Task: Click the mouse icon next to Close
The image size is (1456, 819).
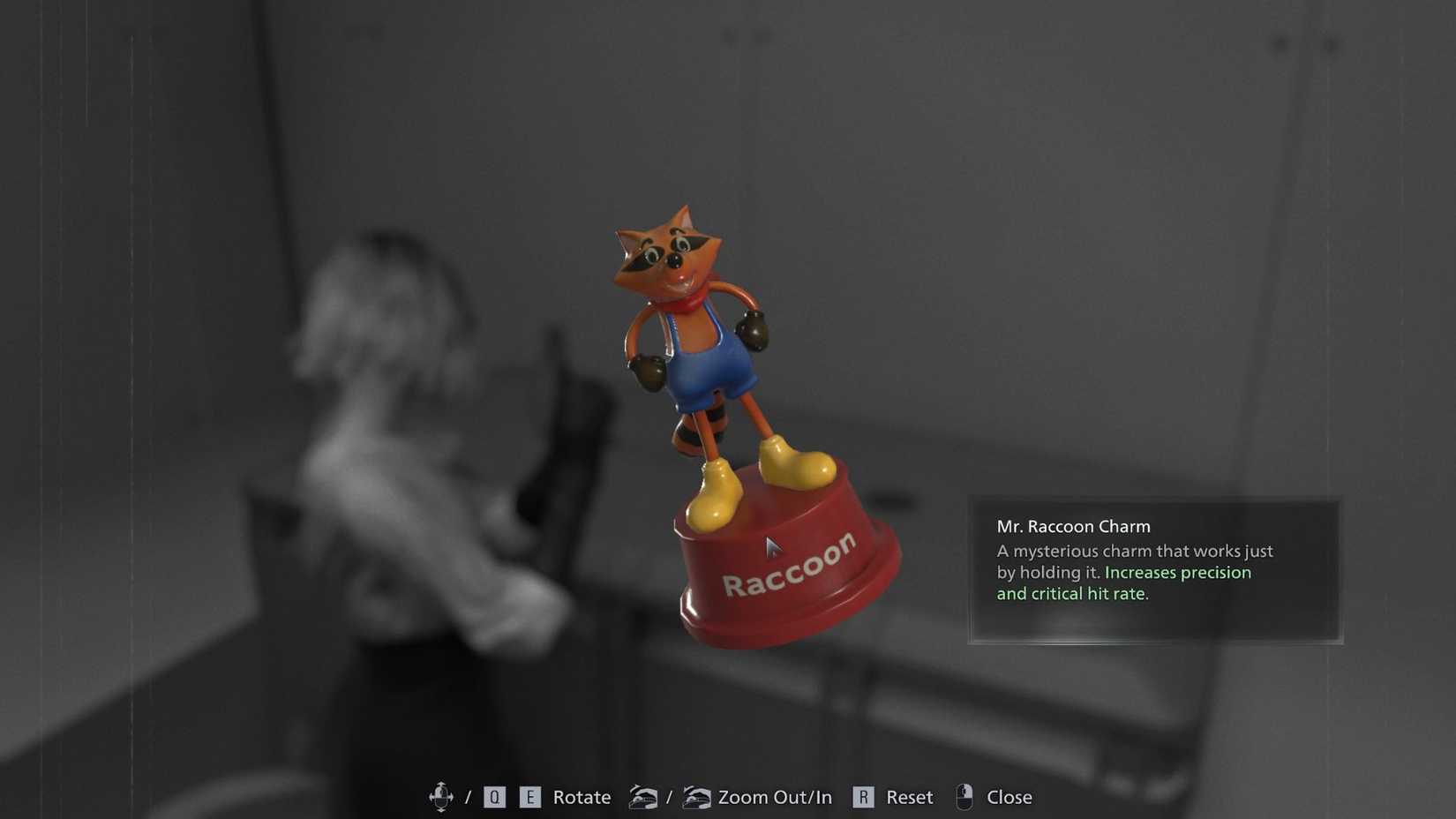Action: click(x=964, y=796)
